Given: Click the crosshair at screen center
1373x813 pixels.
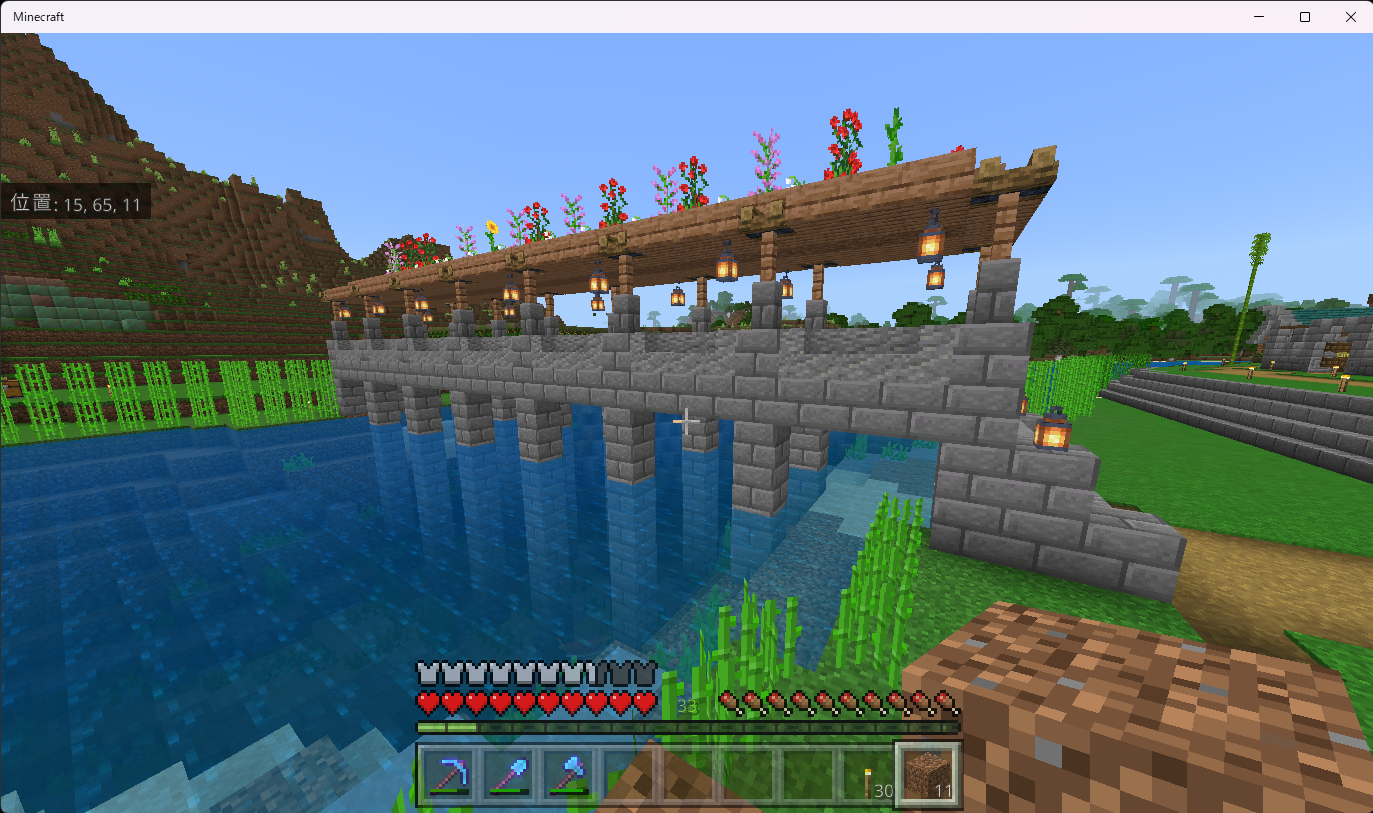Looking at the screenshot, I should (686, 420).
